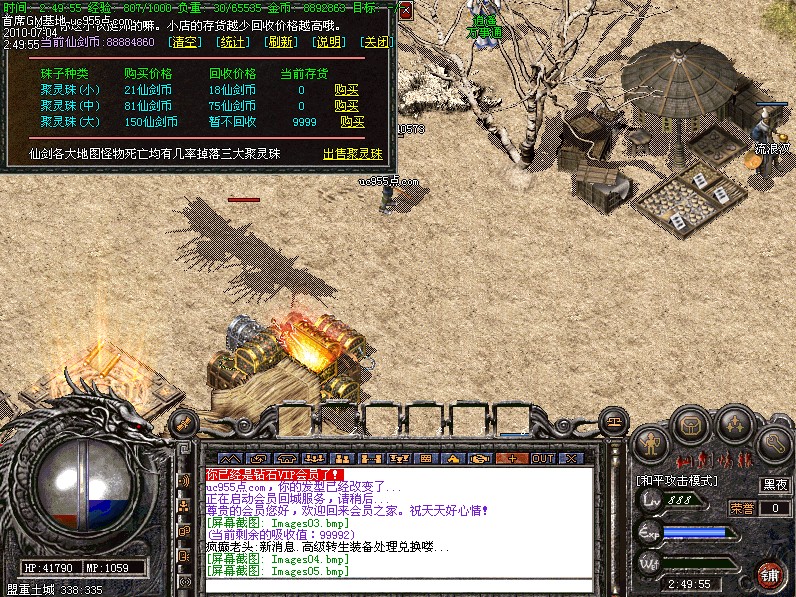This screenshot has width=796, height=597.
Task: Buy the small 聚灵珠(小) orb
Action: (x=346, y=90)
